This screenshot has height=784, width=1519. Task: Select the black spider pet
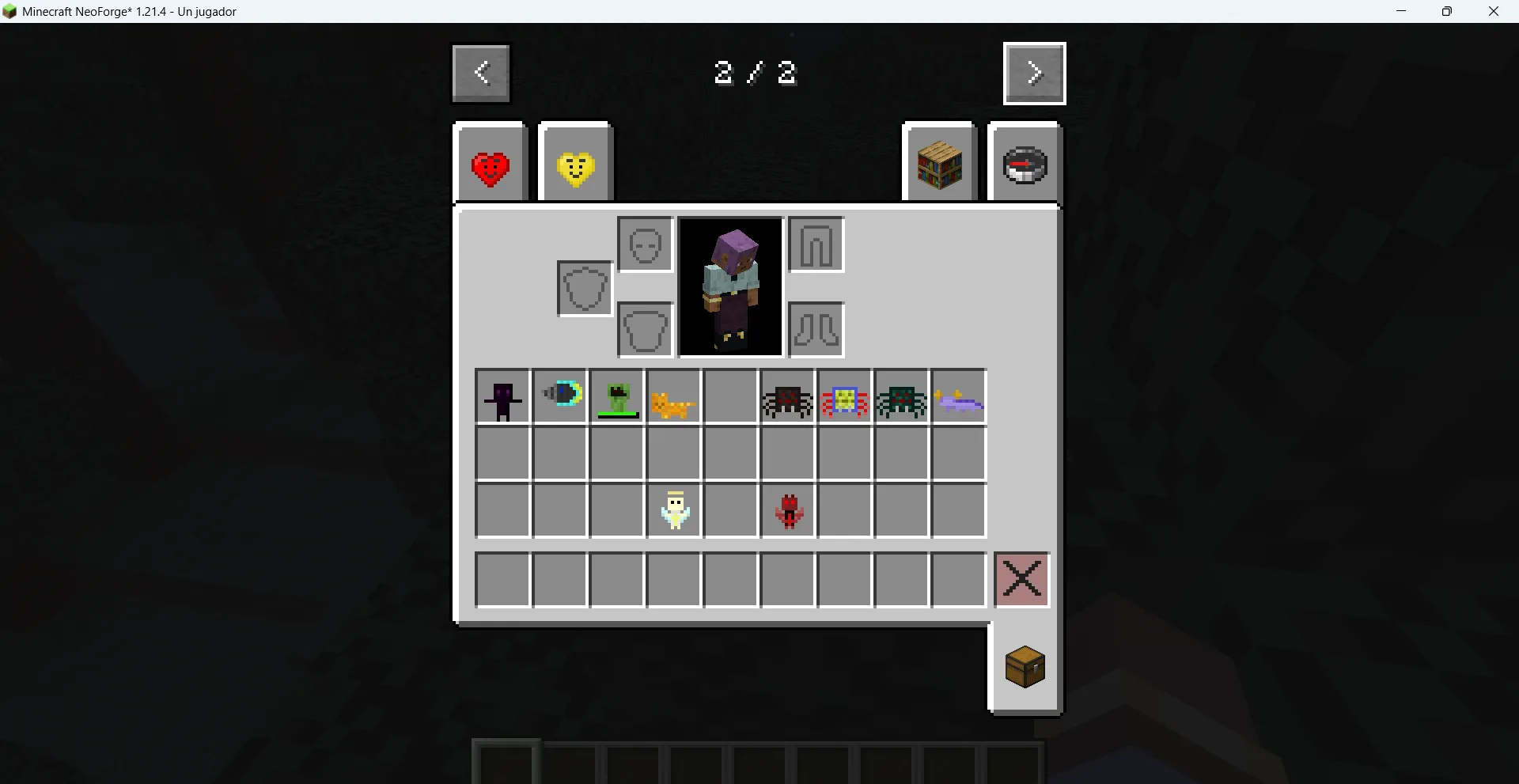[786, 397]
